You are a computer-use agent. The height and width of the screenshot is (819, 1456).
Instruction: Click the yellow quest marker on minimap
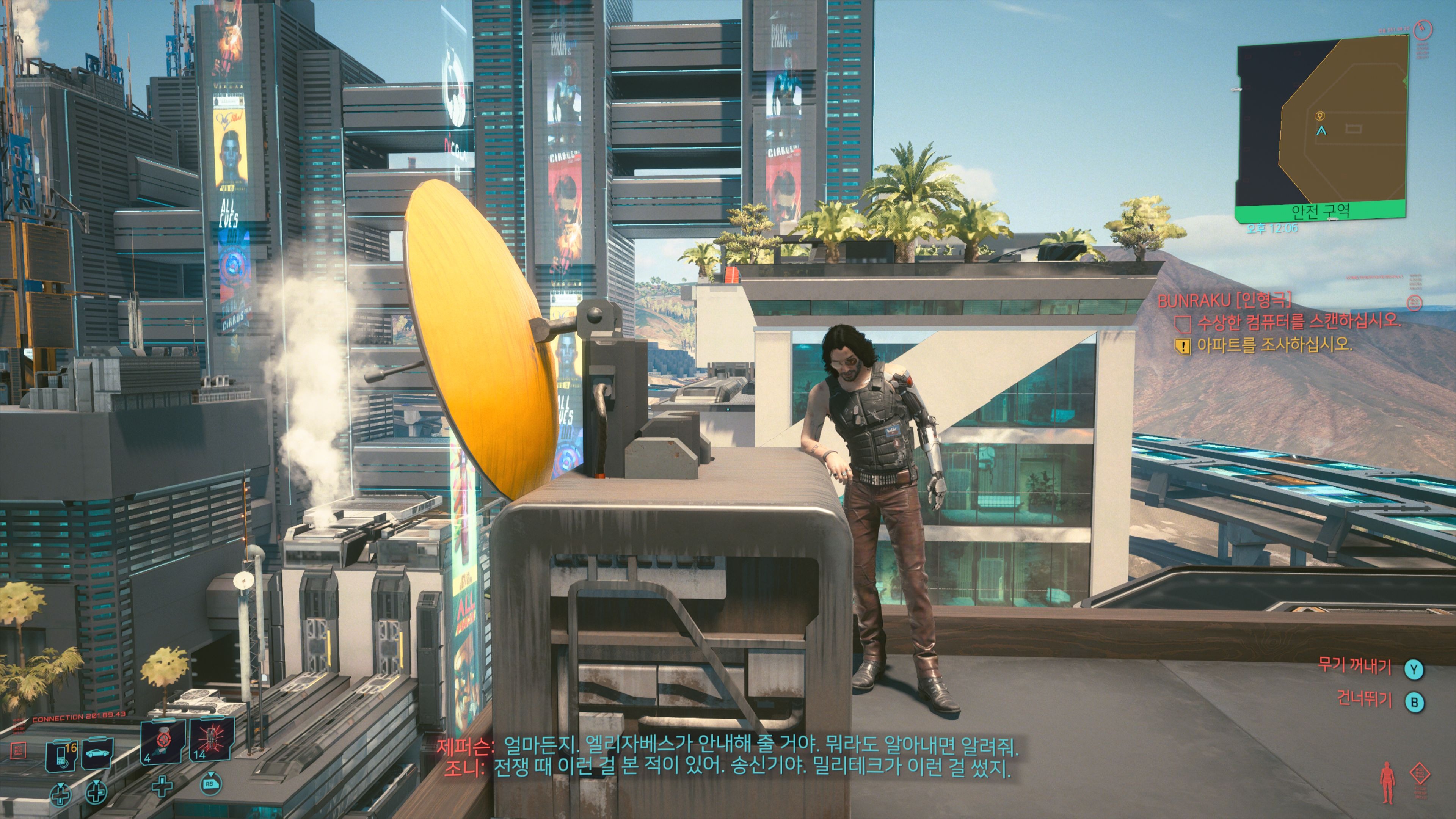pyautogui.click(x=1320, y=116)
